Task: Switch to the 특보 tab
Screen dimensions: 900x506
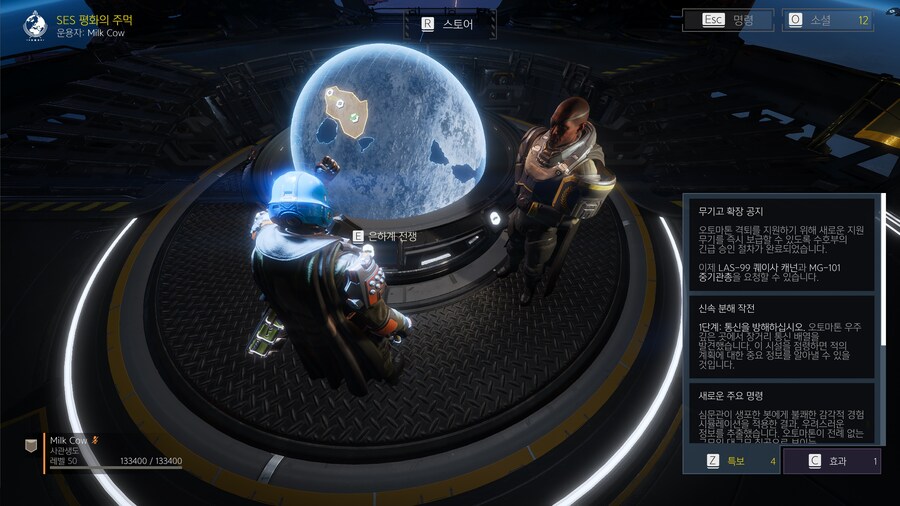Action: [x=740, y=461]
